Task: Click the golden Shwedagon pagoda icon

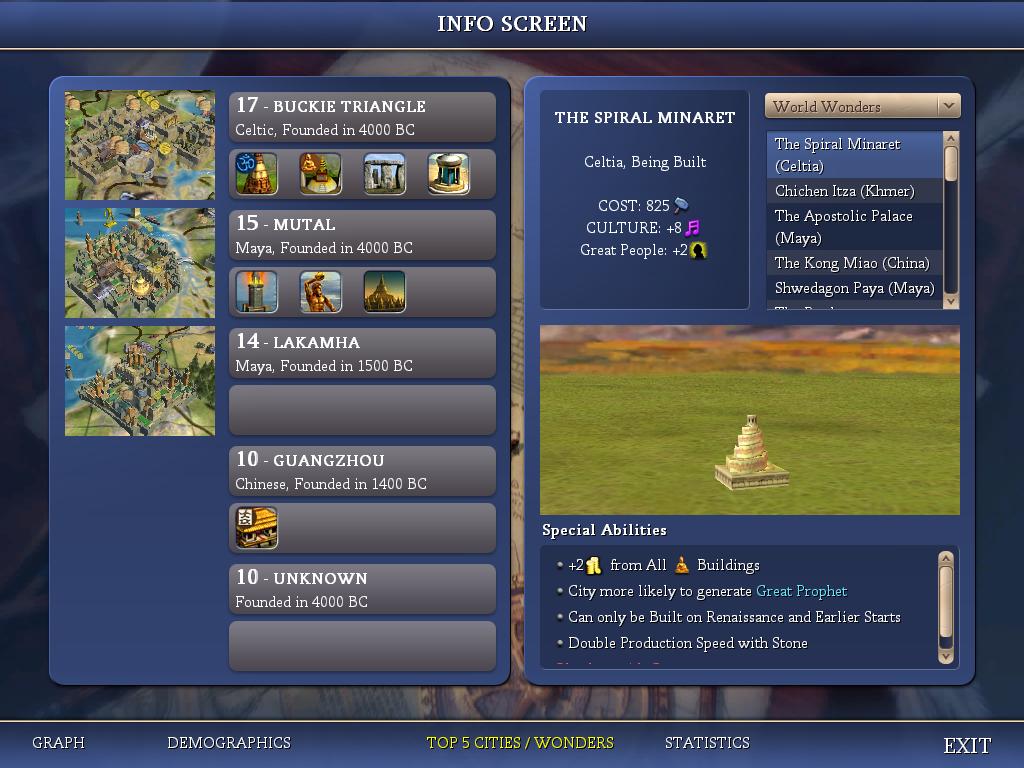Action: point(384,292)
